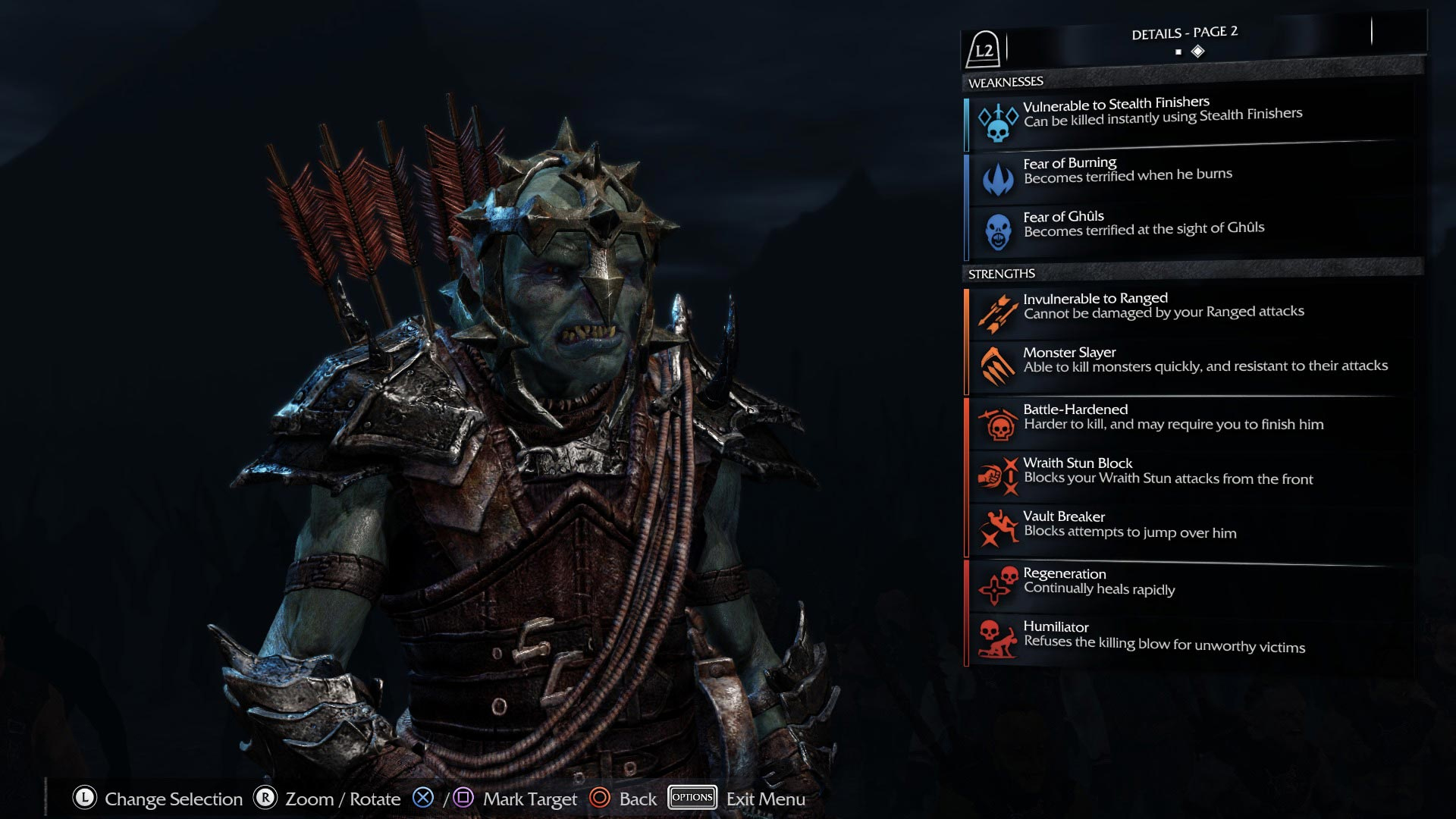Select the Circle Back button prompt
Image resolution: width=1456 pixels, height=819 pixels.
coord(601,798)
